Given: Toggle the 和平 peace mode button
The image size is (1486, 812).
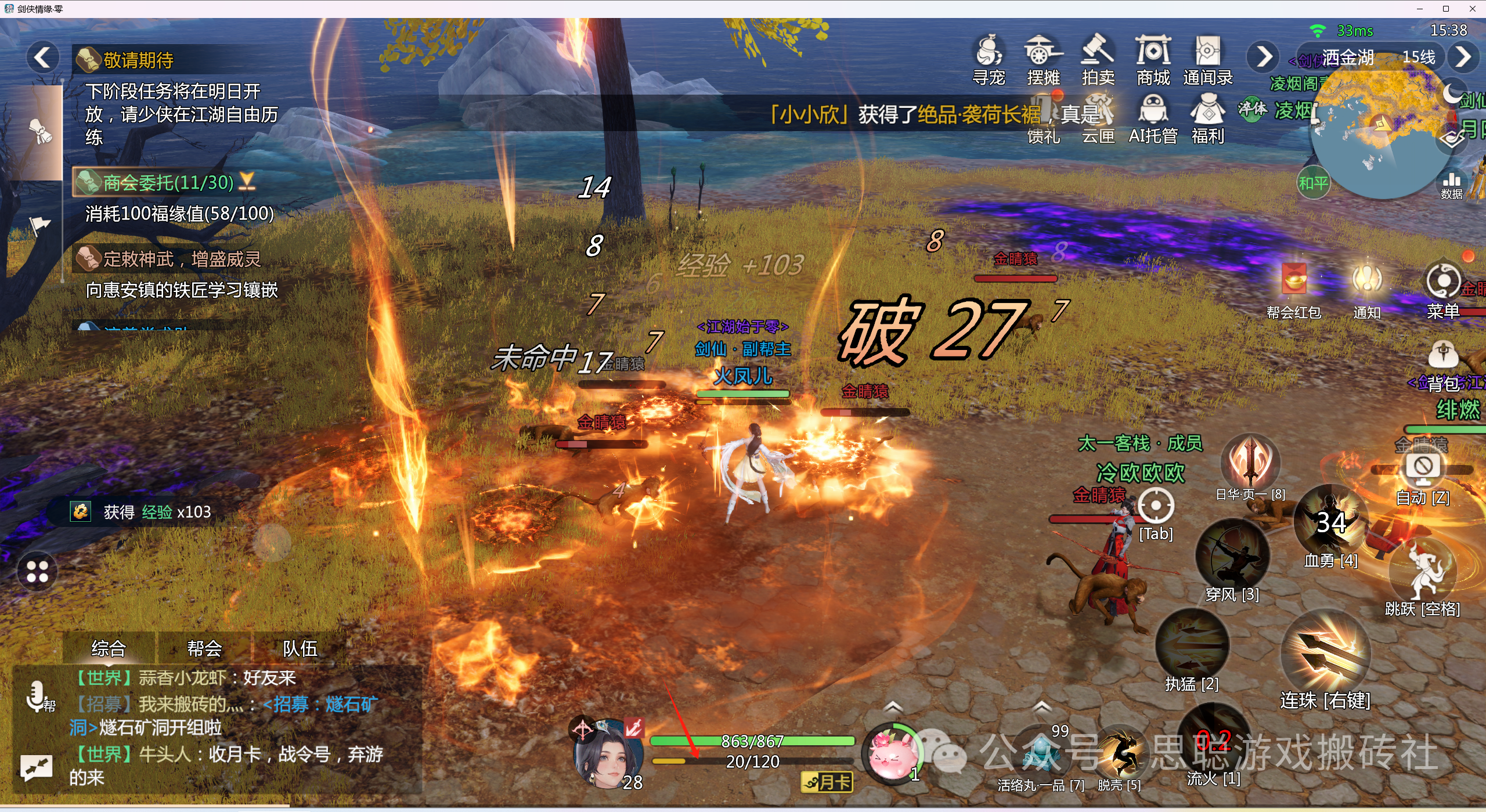Looking at the screenshot, I should tap(1313, 183).
